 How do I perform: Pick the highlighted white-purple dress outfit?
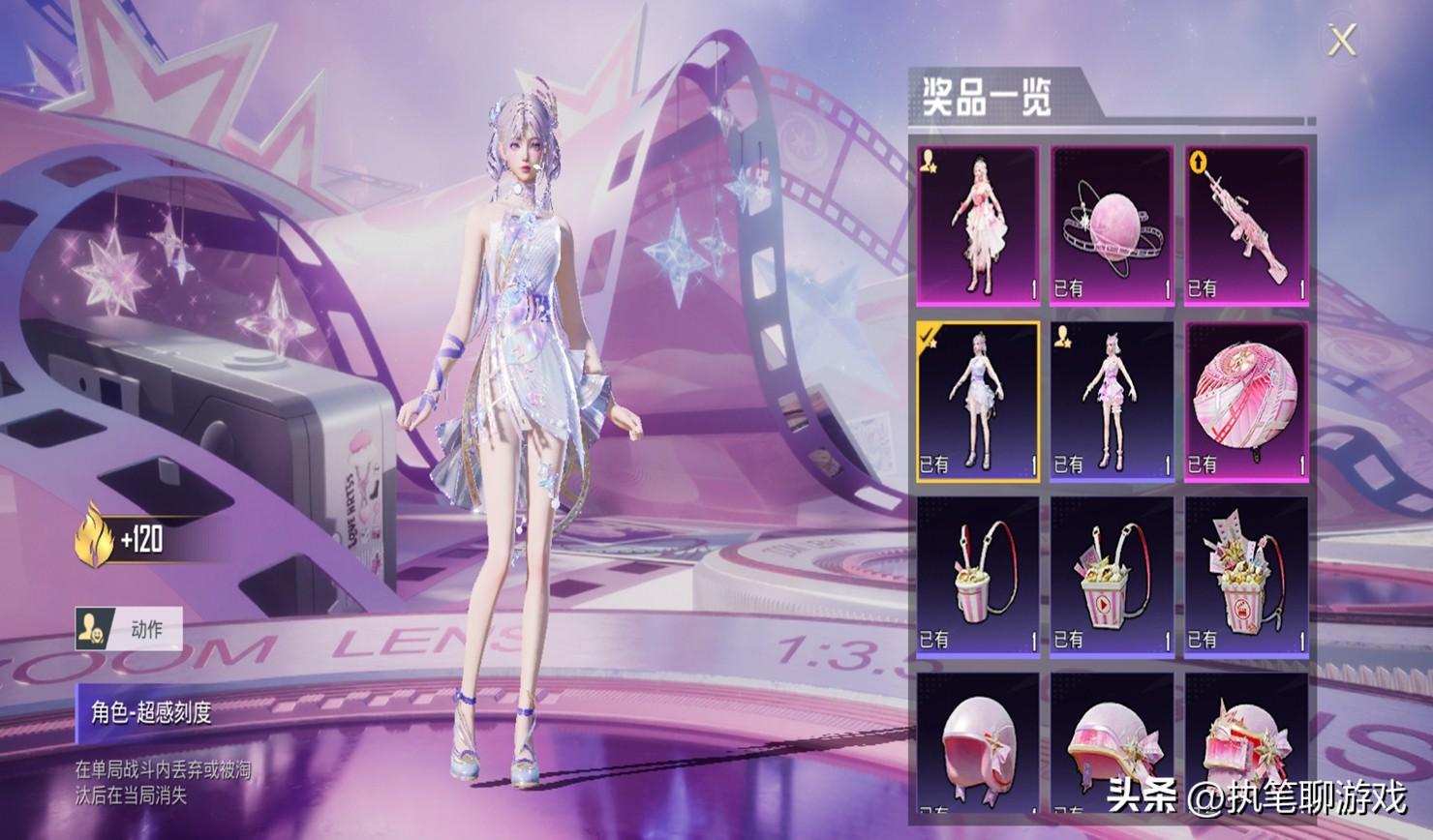978,402
